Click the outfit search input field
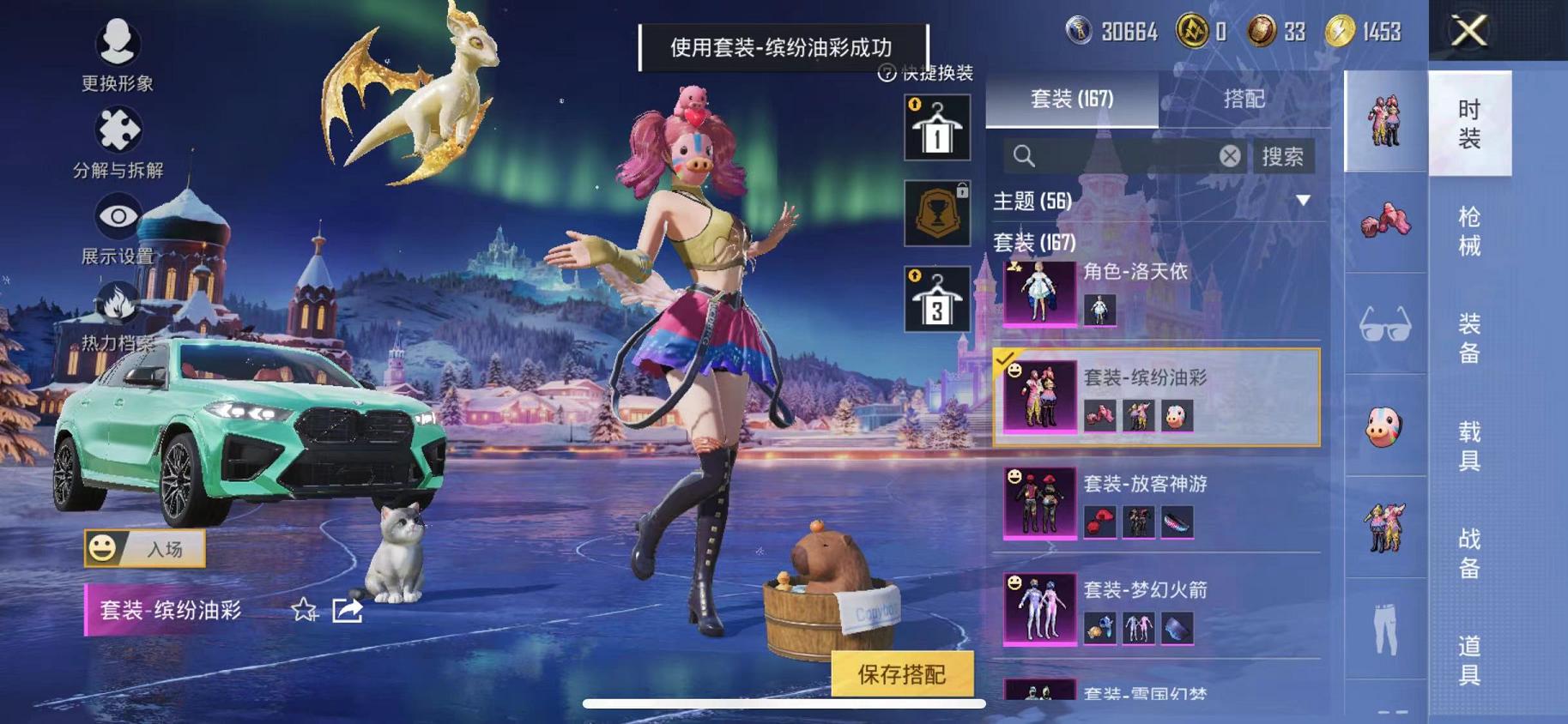This screenshot has width=1568, height=724. (x=1116, y=157)
